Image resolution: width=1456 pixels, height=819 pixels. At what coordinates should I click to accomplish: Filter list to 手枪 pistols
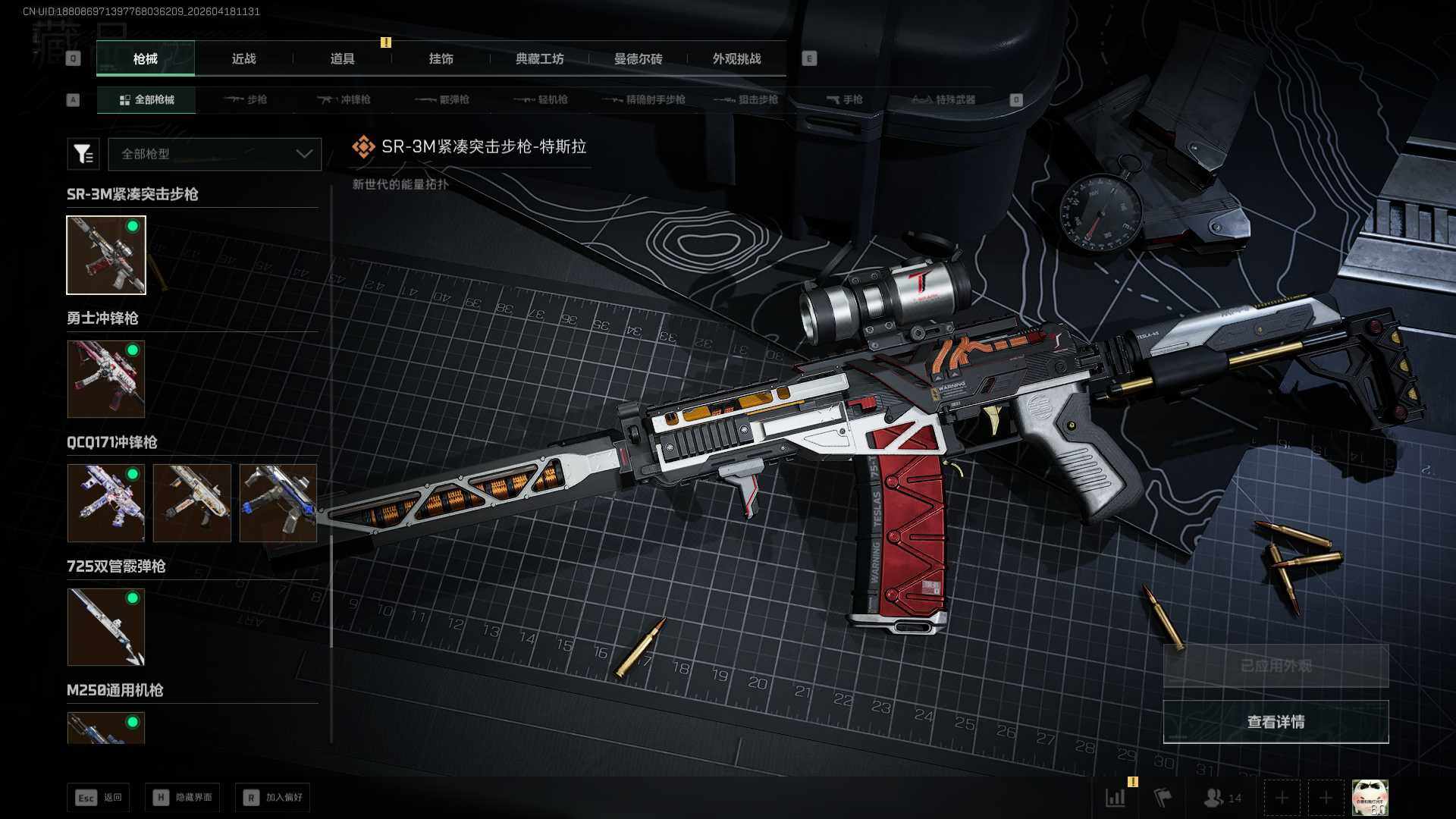click(x=845, y=99)
